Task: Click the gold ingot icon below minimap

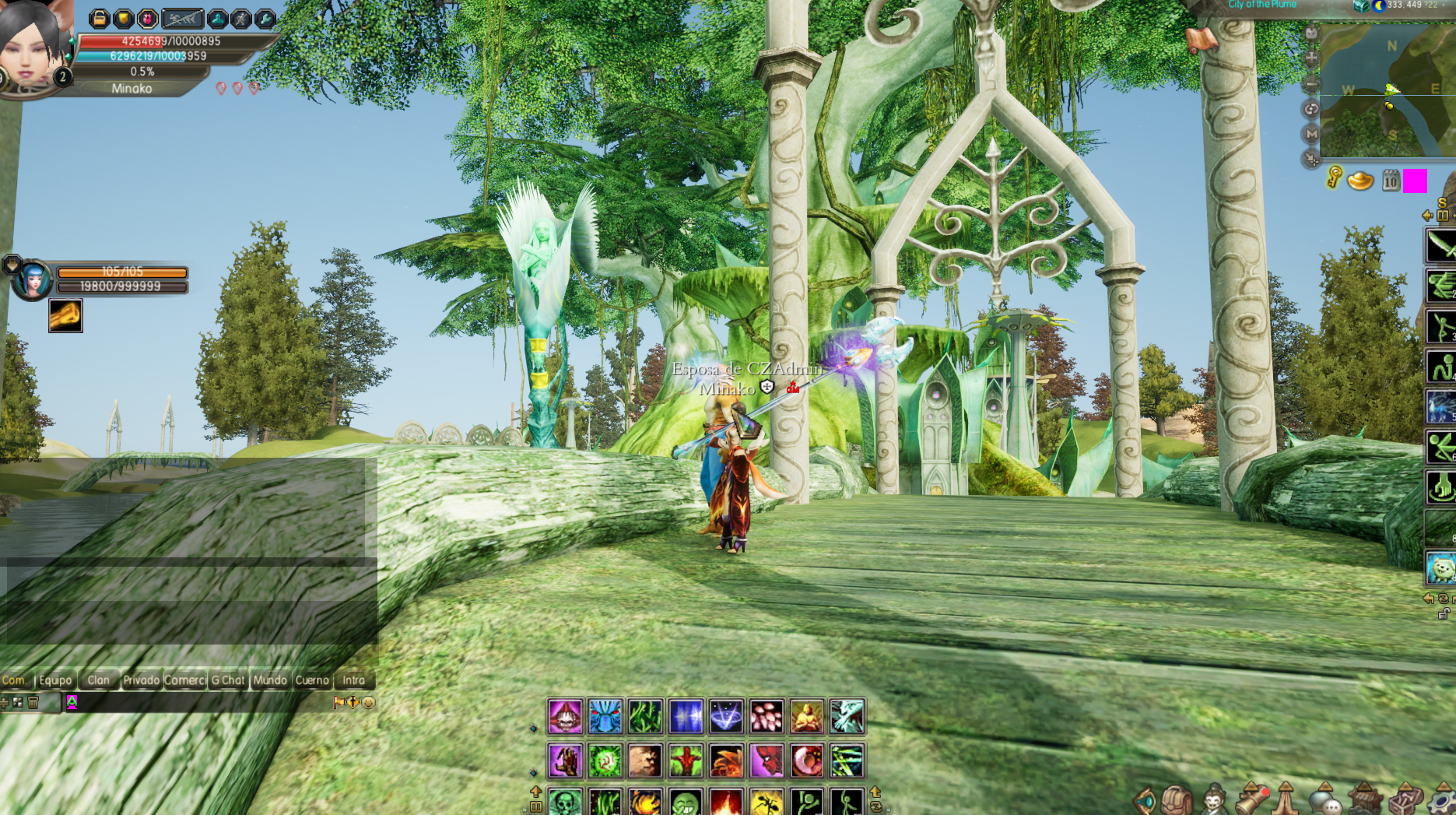Action: tap(1360, 181)
